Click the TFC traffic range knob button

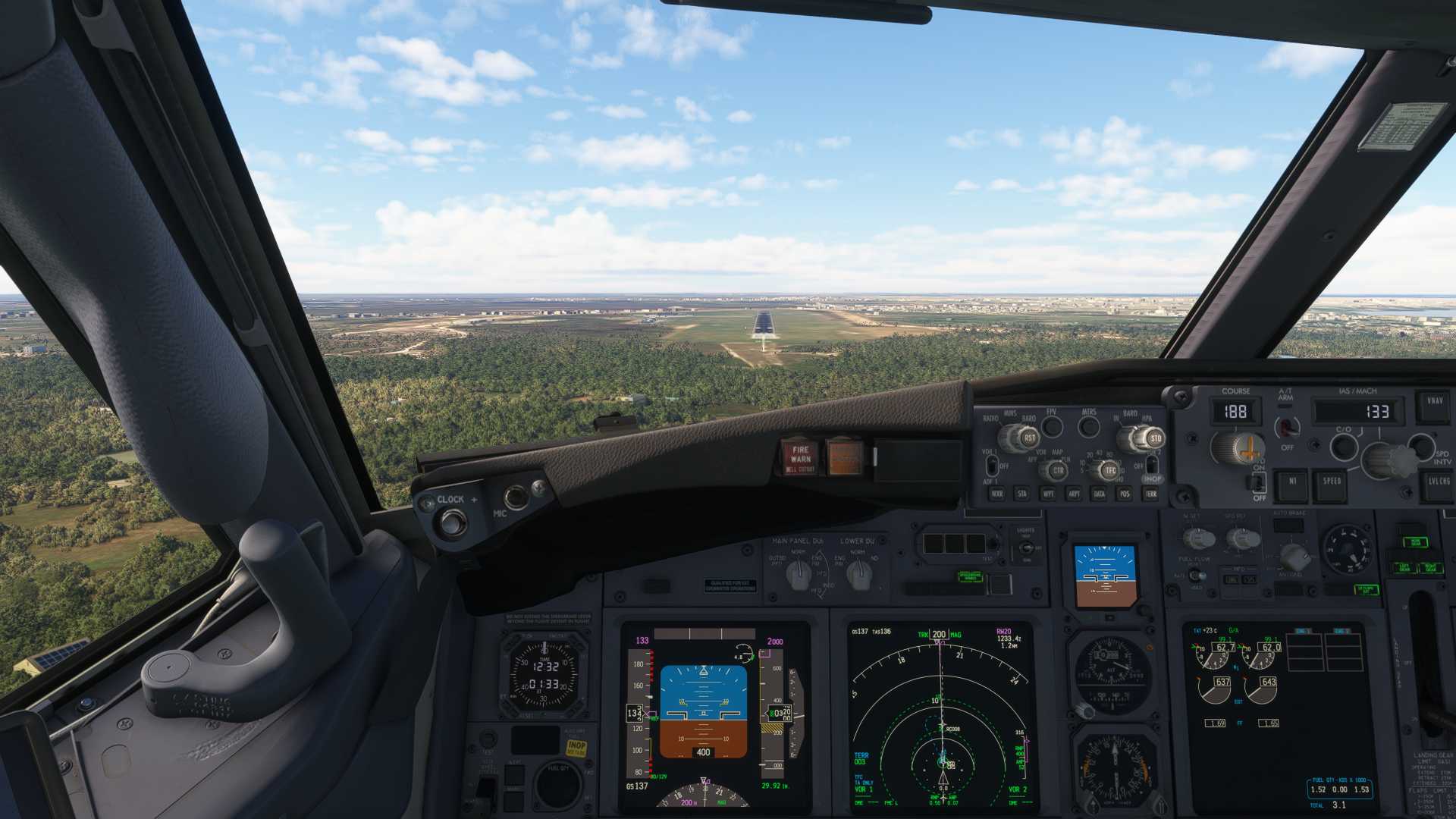click(x=1110, y=471)
